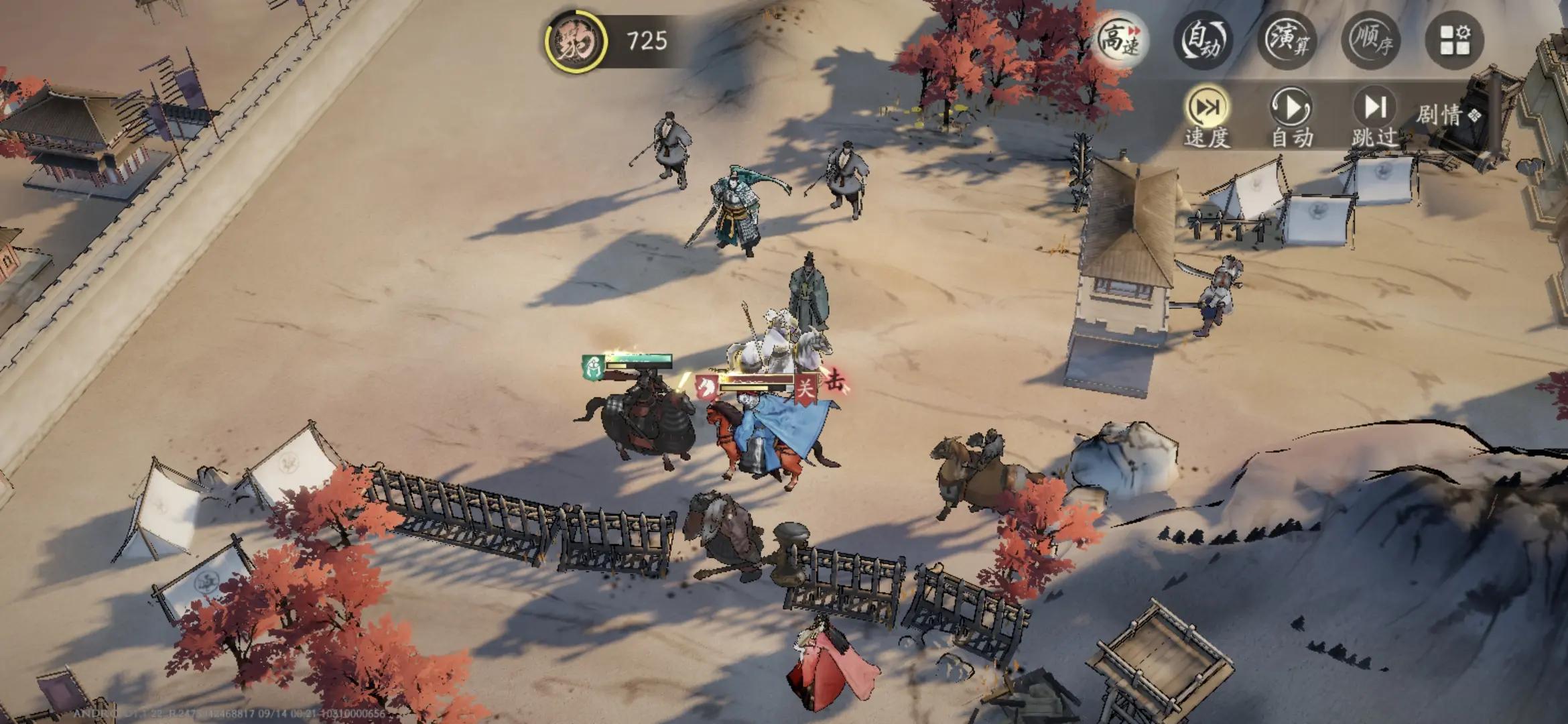Viewport: 1568px width, 724px height.
Task: Open the grid settings menu icon
Action: click(x=1454, y=40)
